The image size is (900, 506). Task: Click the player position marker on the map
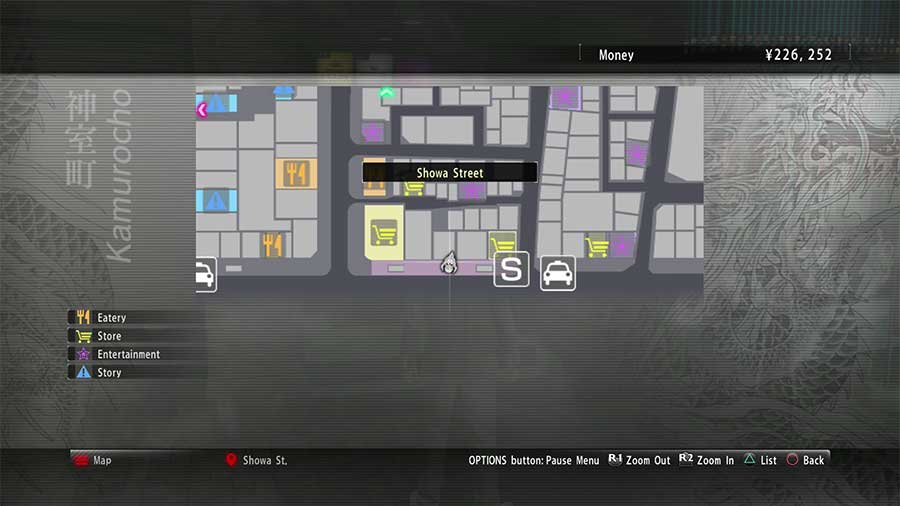(x=450, y=263)
